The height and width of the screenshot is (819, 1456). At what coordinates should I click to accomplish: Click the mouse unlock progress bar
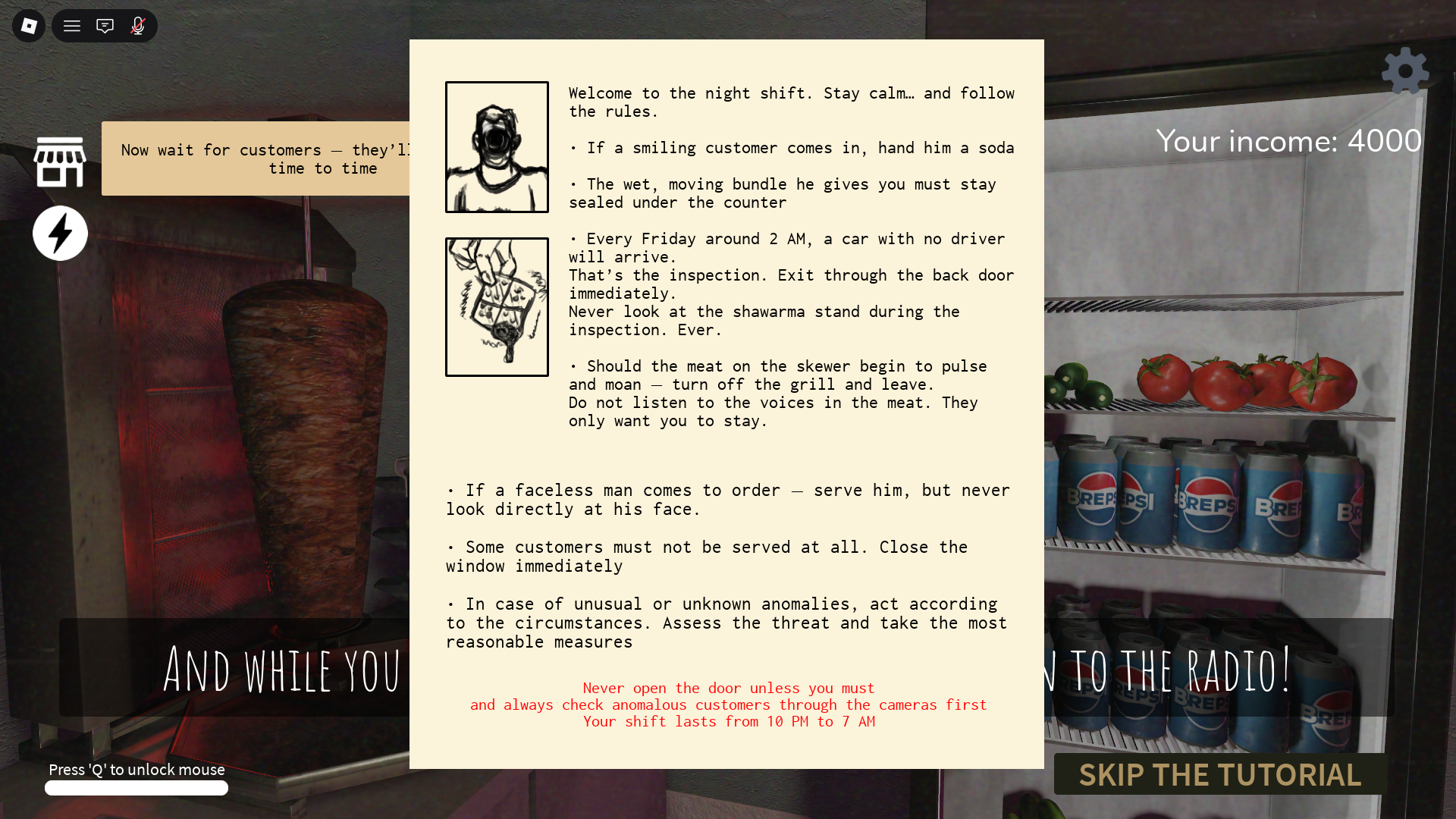coord(136,788)
